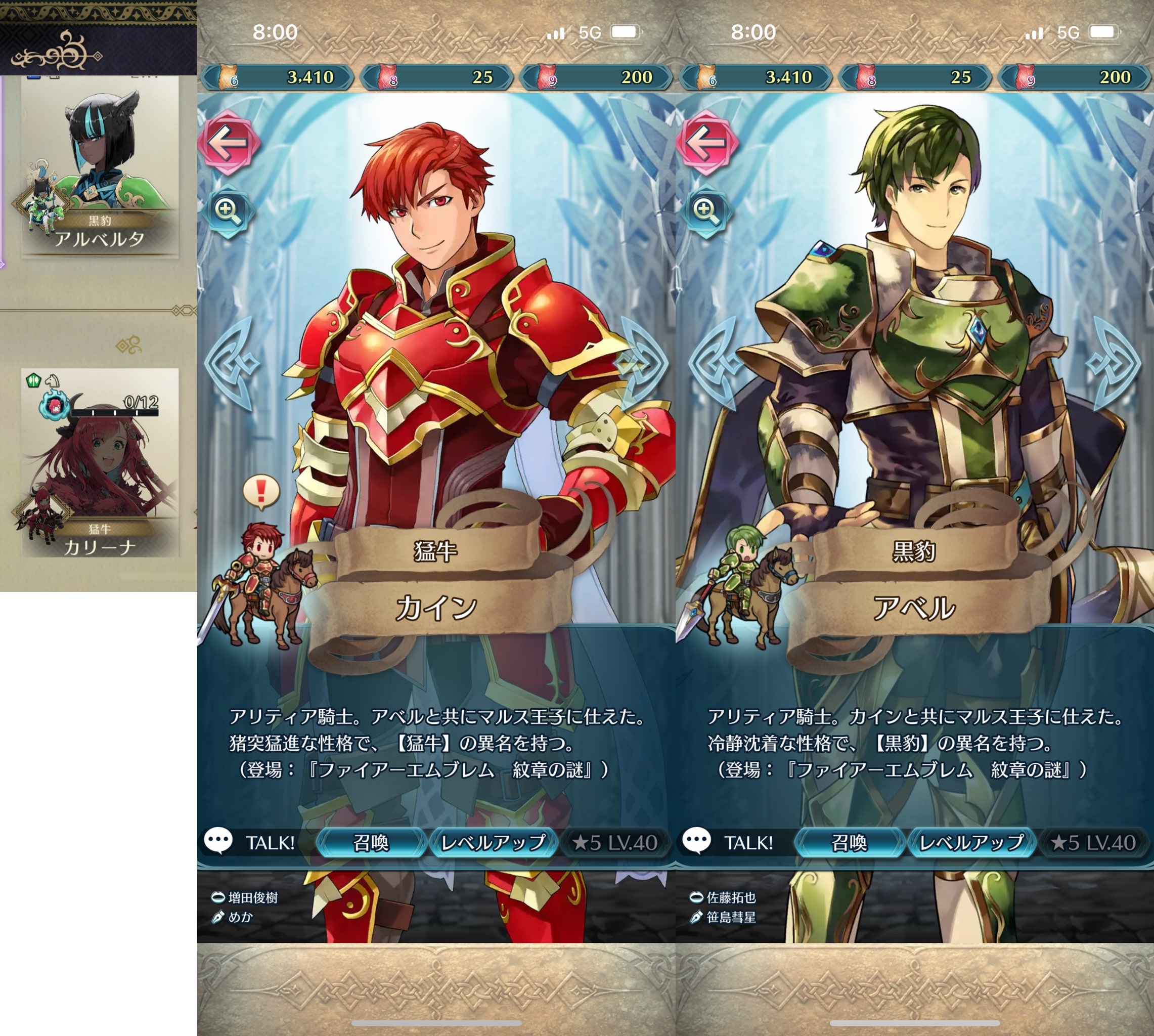1154x1036 pixels.
Task: Tap the exclamation bubble above Cain's sprite
Action: click(261, 491)
